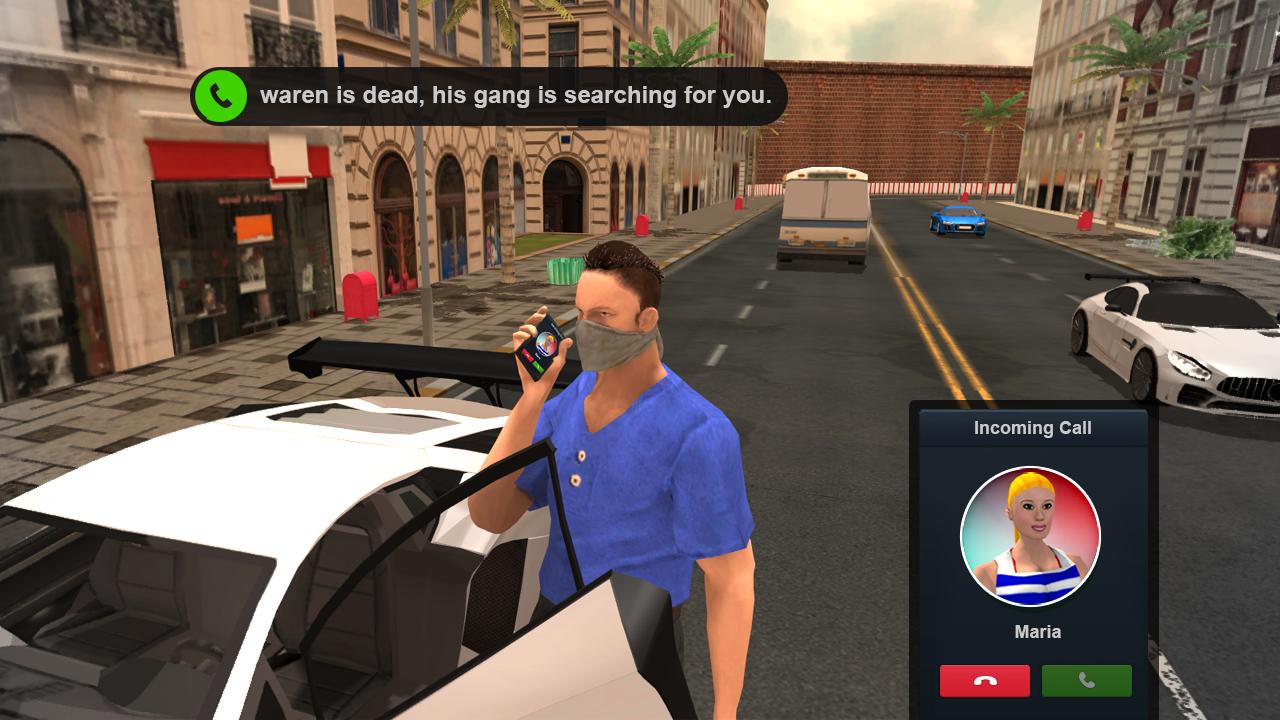Click the green phone icon on the notification banner
Screen dimensions: 1280x720
point(222,96)
